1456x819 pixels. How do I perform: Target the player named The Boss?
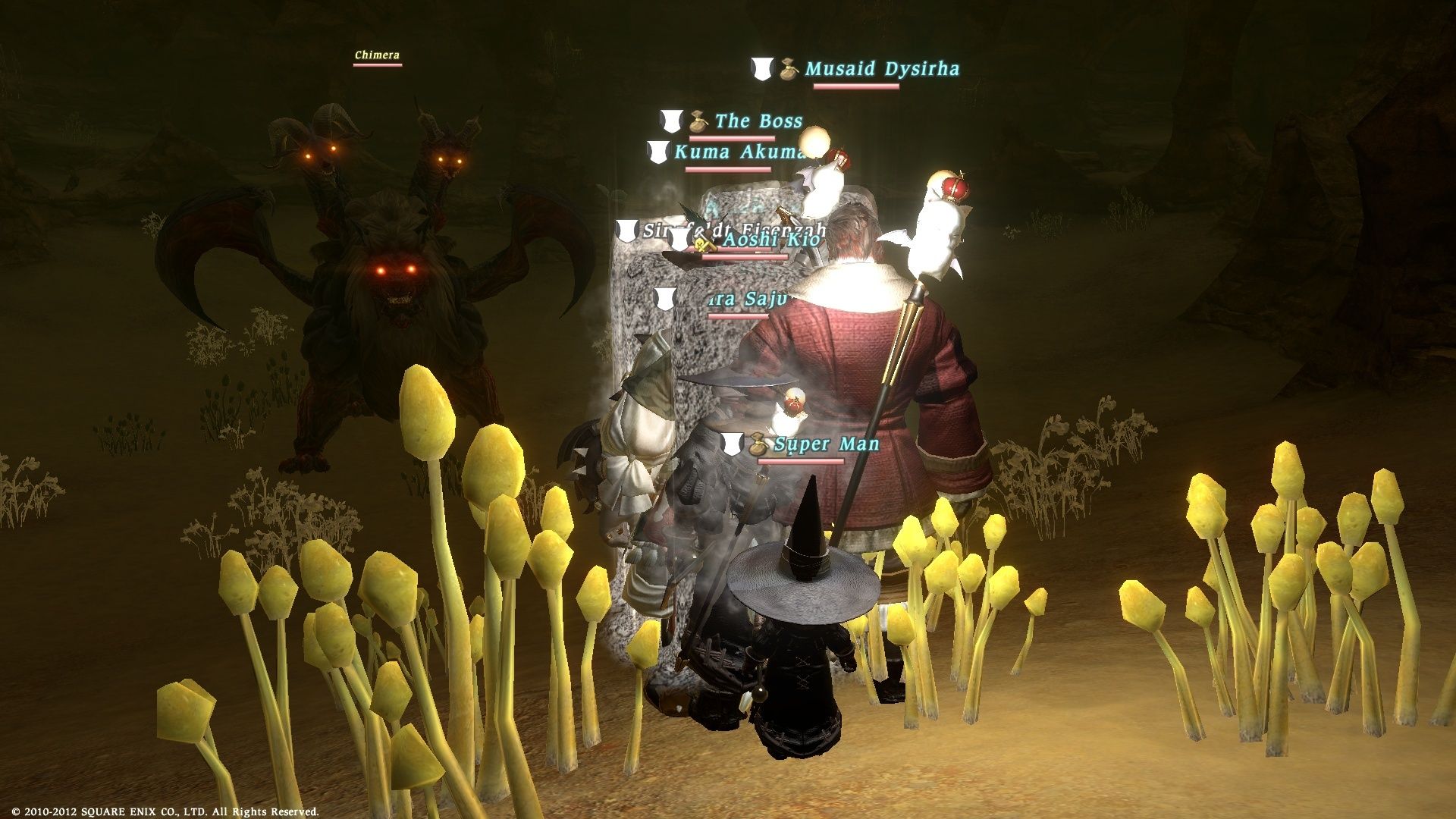(758, 121)
